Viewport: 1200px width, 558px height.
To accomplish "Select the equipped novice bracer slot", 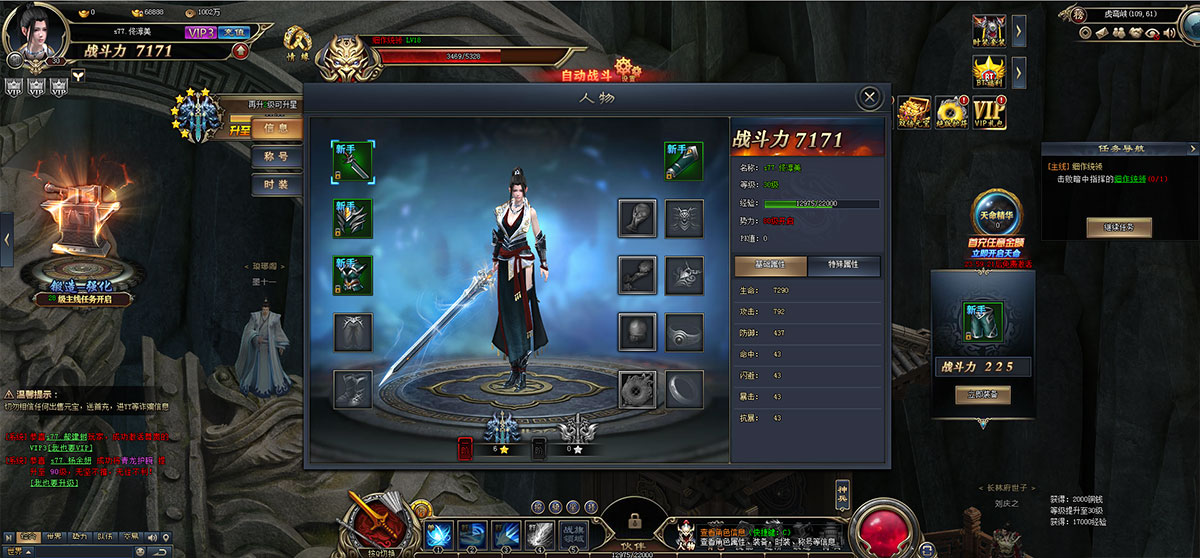I will pyautogui.click(x=684, y=161).
